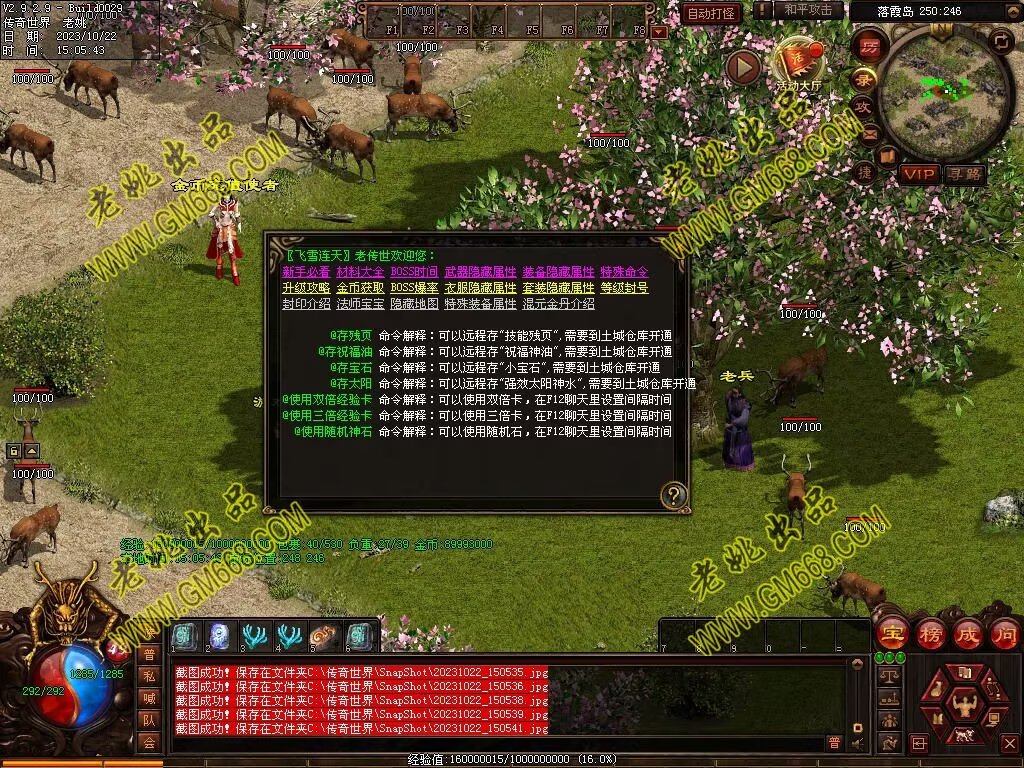The height and width of the screenshot is (768, 1024).
Task: View the BOSS时间 schedule link
Action: pos(414,272)
